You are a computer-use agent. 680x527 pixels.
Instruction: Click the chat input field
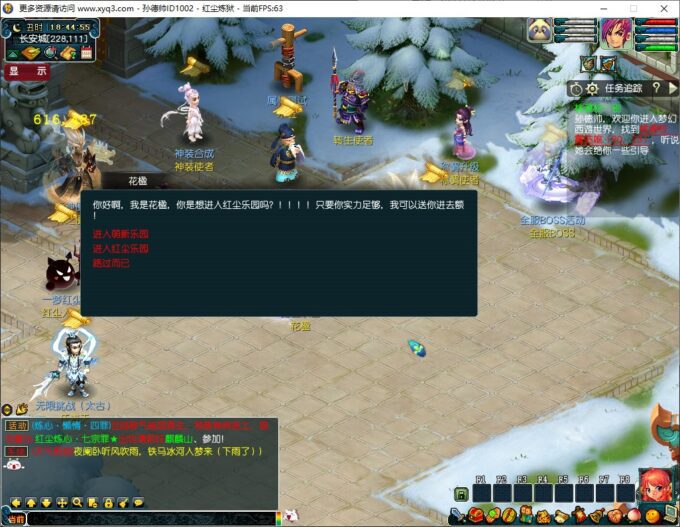[x=150, y=519]
